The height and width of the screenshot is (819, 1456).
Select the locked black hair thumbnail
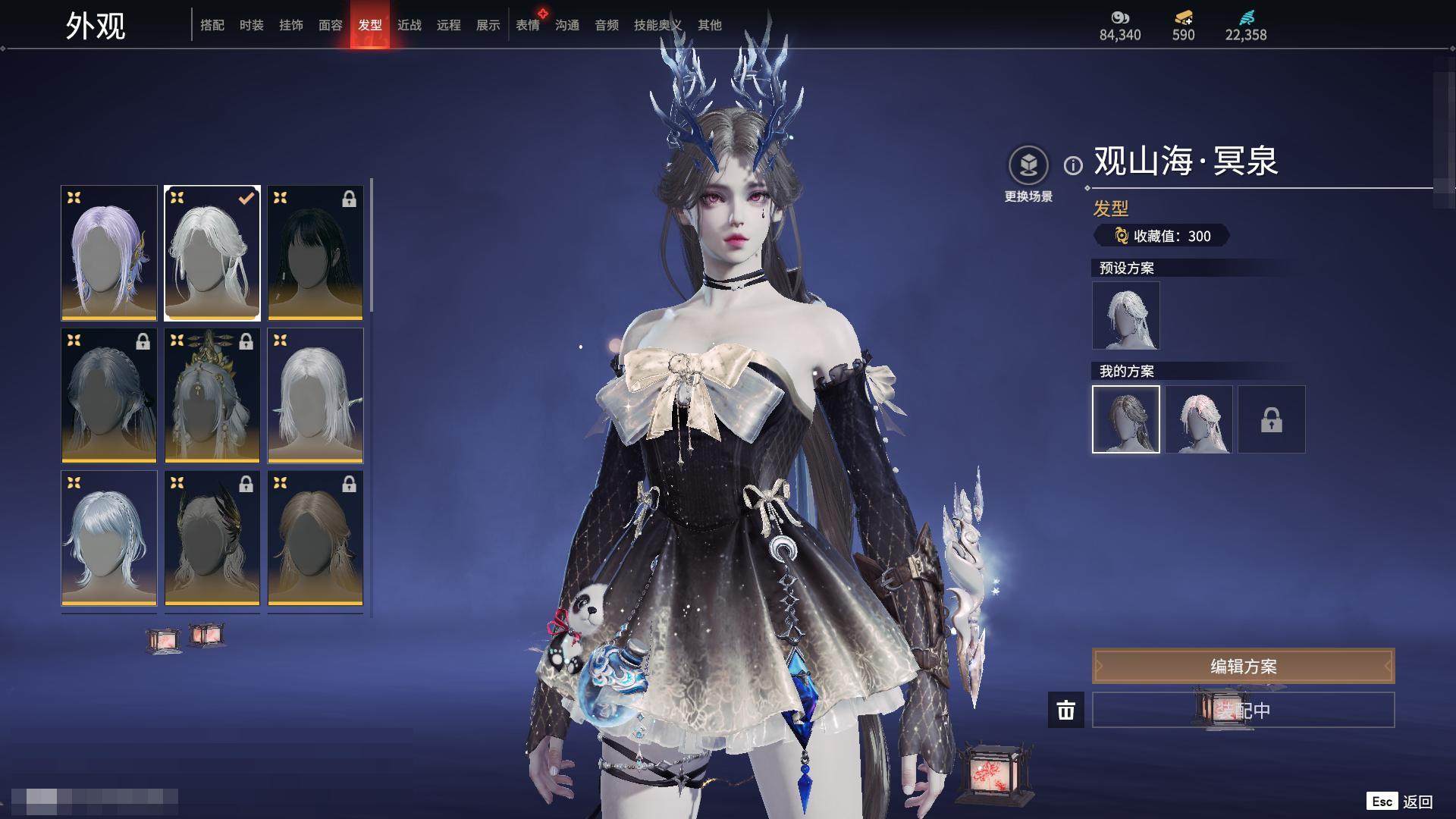tap(315, 253)
